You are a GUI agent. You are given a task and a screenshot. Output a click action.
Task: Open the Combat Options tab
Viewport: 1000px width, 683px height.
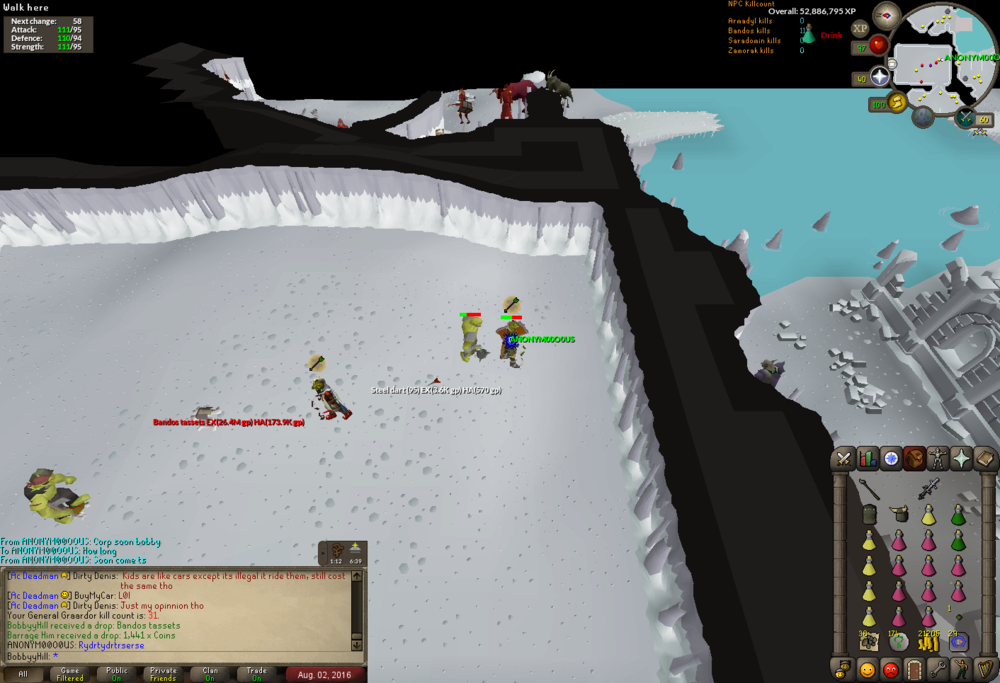[844, 458]
